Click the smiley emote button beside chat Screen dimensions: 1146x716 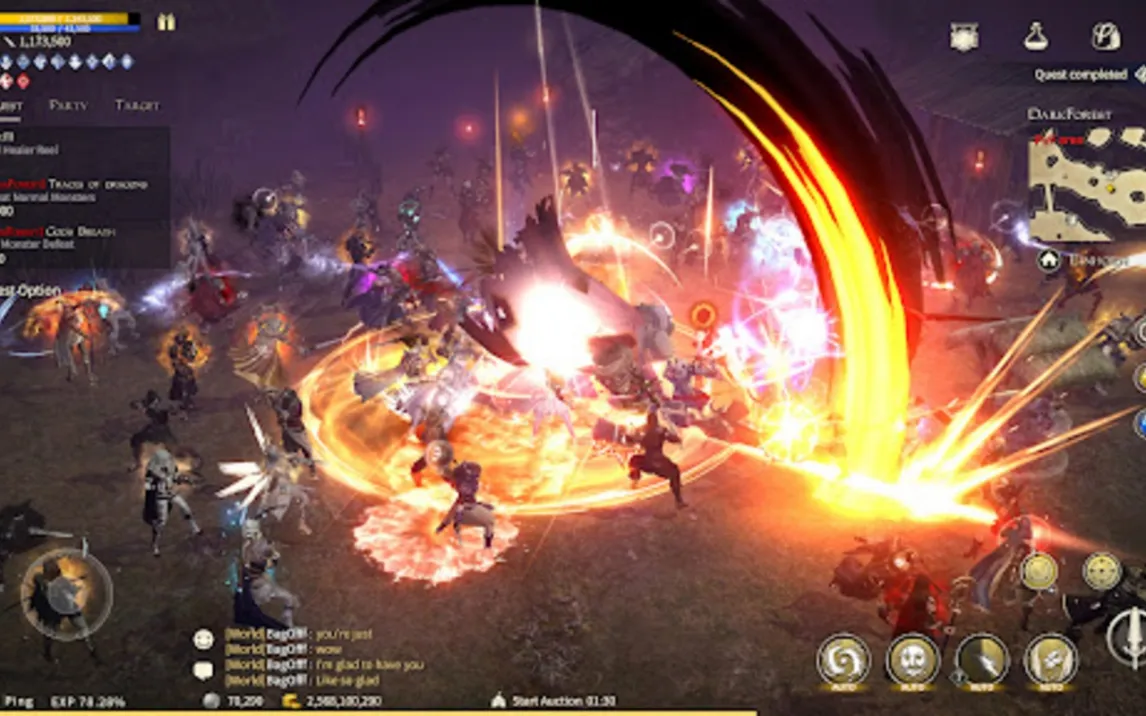pyautogui.click(x=203, y=639)
